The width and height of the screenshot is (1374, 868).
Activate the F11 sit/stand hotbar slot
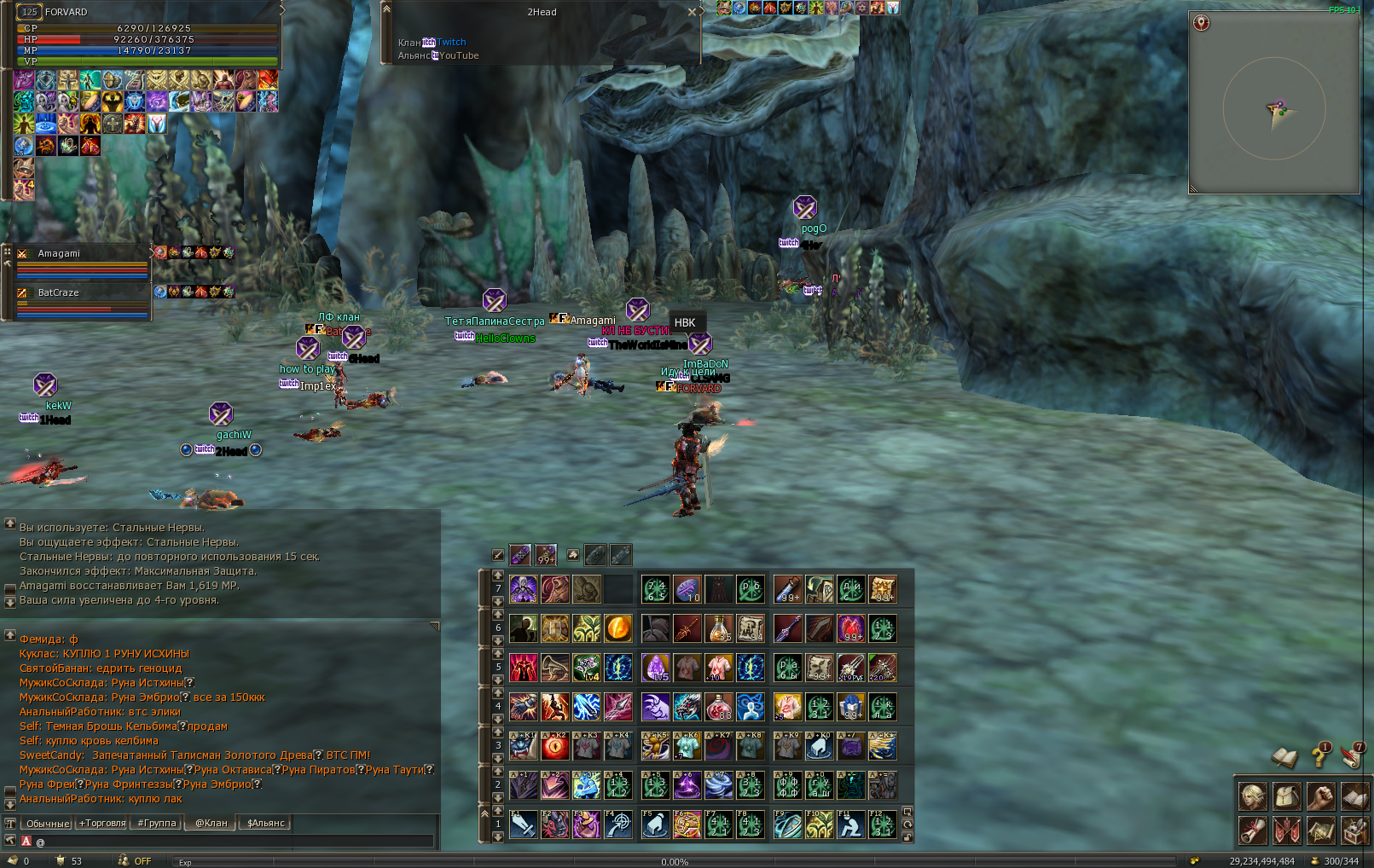(850, 825)
